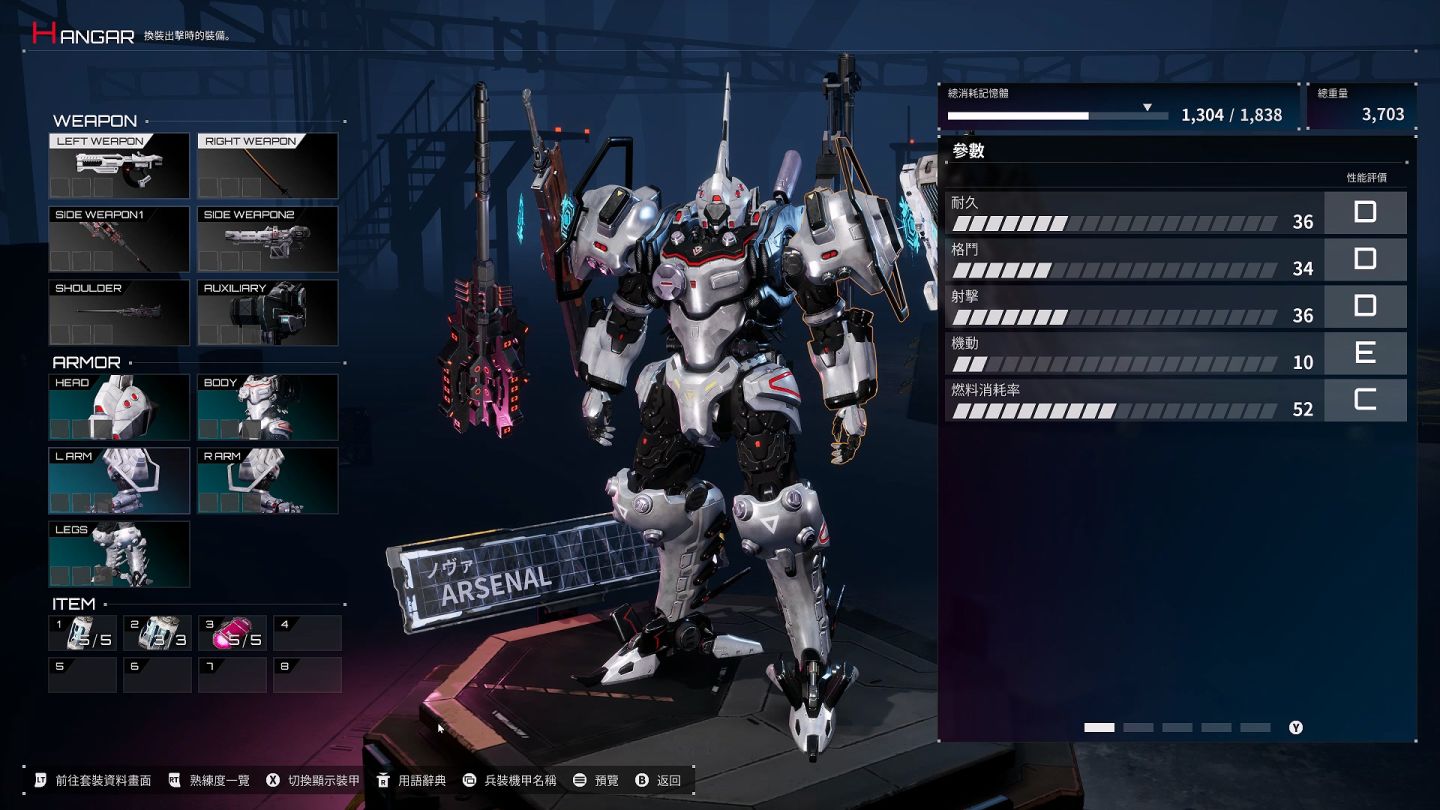Select the 燃料消耗率 fuel consumption row
Image resolution: width=1440 pixels, height=810 pixels.
[x=1132, y=400]
